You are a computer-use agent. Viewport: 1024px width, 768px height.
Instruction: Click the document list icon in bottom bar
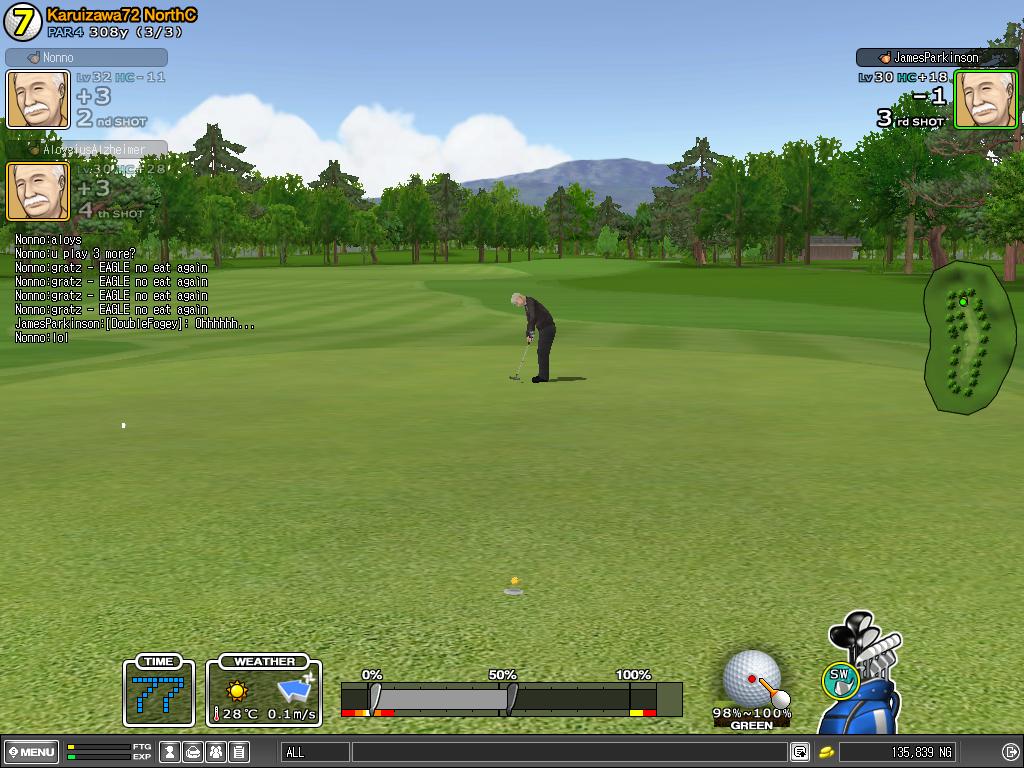239,752
